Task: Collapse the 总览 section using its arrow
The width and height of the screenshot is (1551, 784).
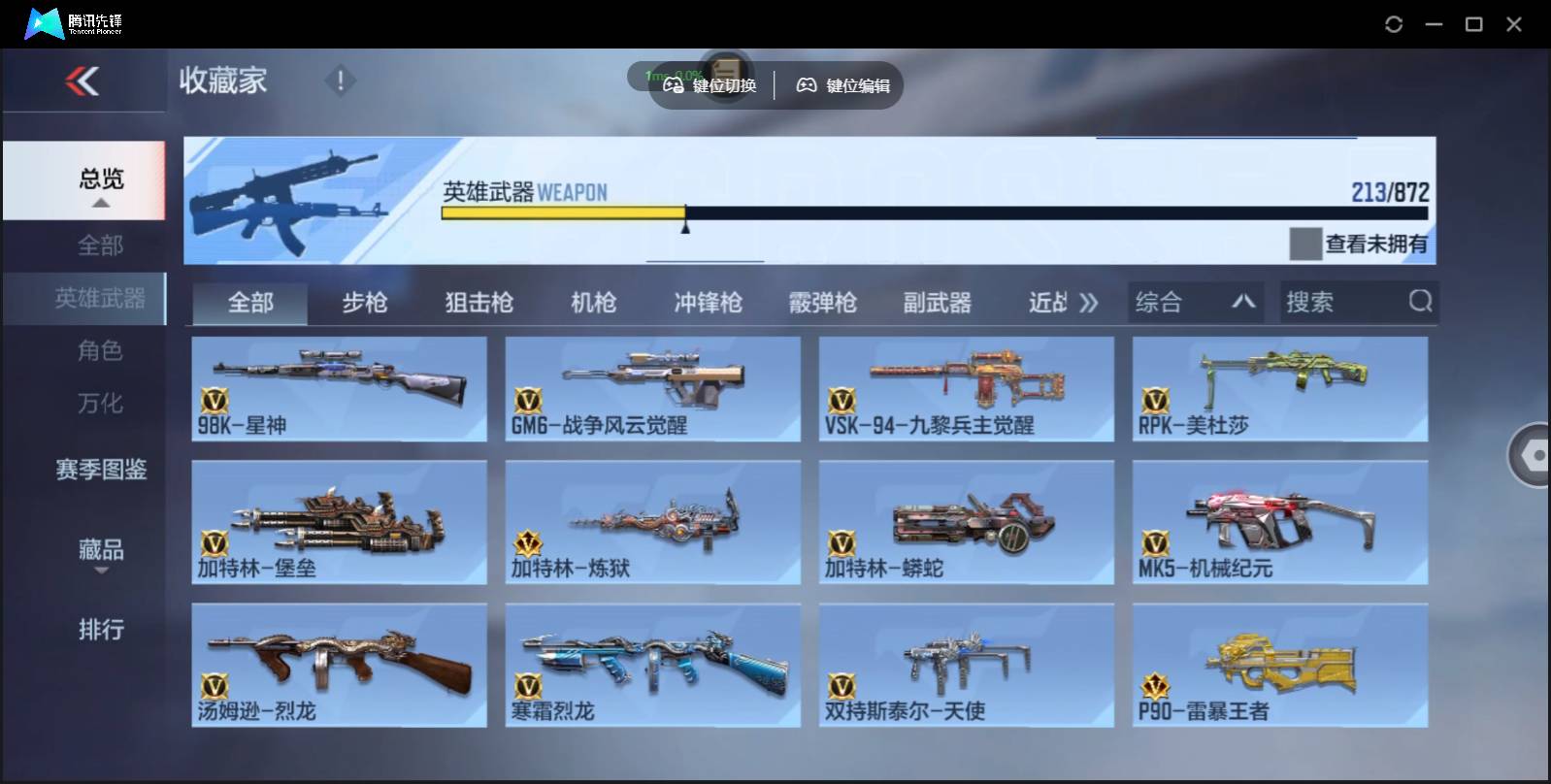Action: 100,202
